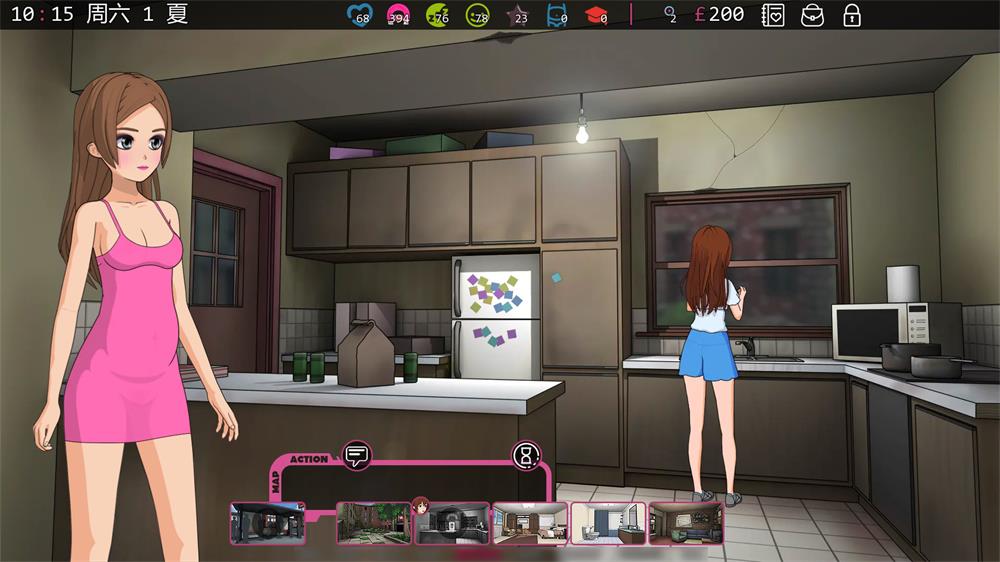Open the map location thumbnail
The width and height of the screenshot is (1000, 562).
(267, 523)
